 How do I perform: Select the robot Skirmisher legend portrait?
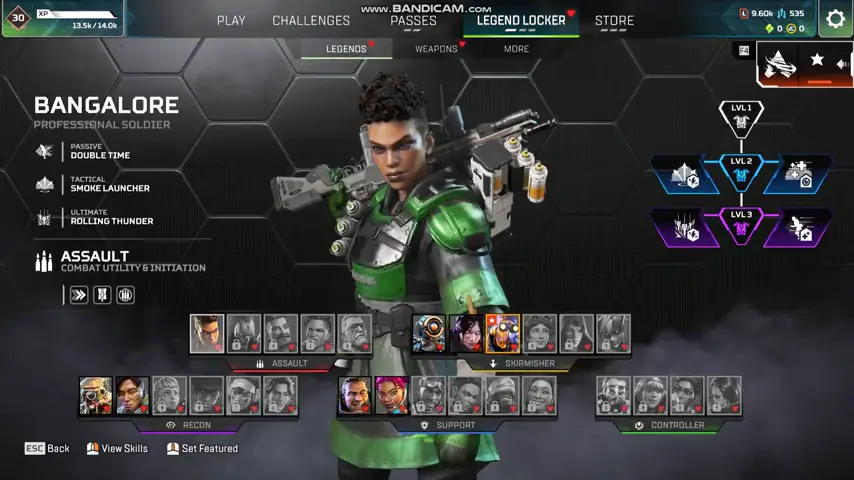(x=429, y=334)
